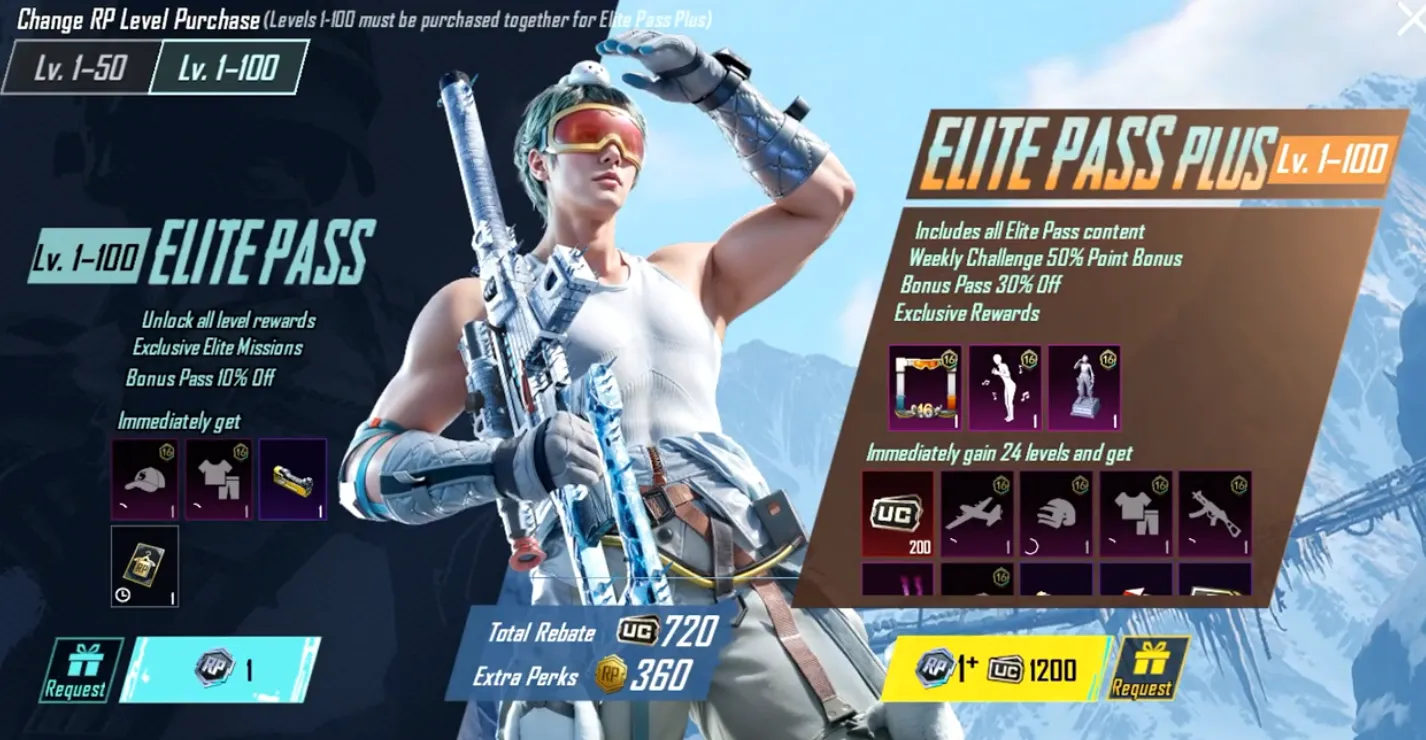Select the Lv. 1-100 tab
Viewport: 1426px width, 740px height.
[x=227, y=68]
